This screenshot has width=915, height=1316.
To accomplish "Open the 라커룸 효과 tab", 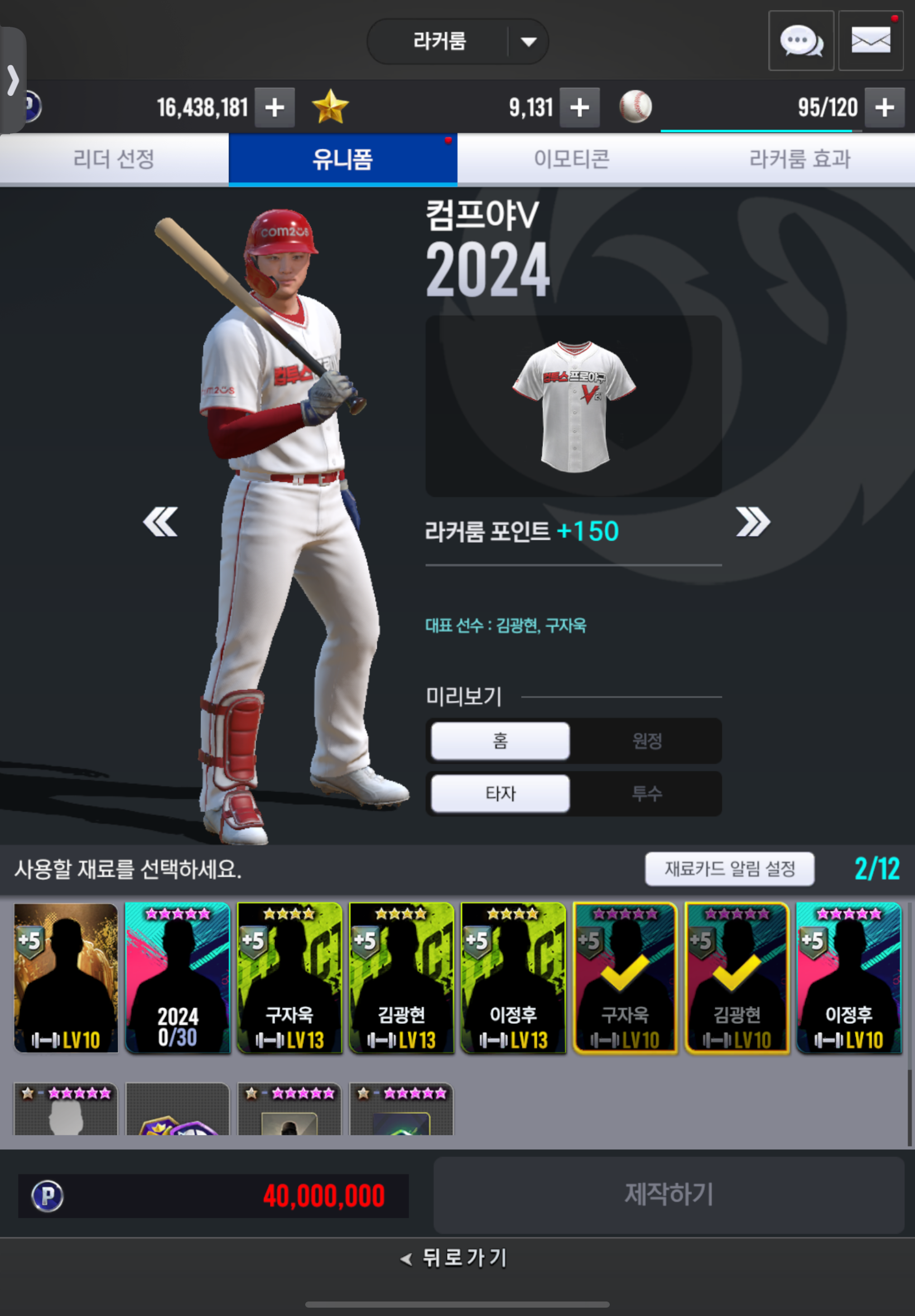I will [800, 159].
